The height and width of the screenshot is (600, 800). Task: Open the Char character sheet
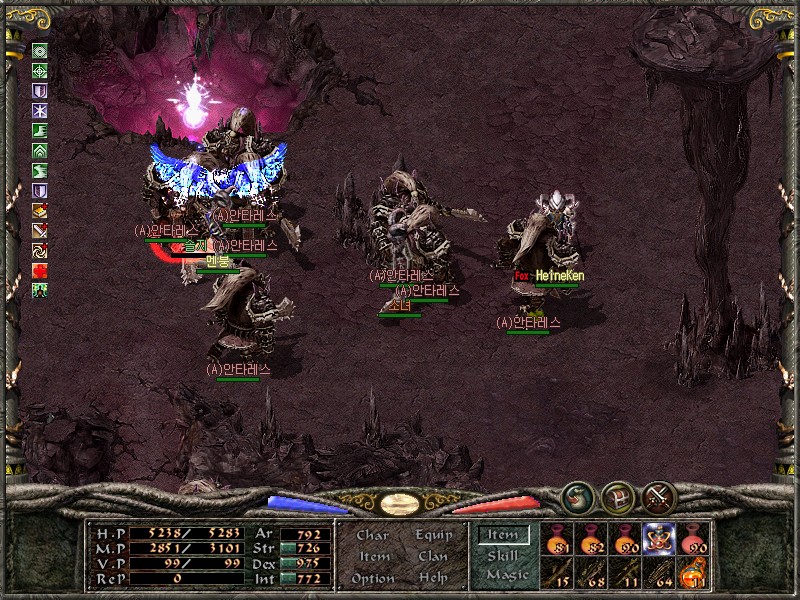pos(372,535)
